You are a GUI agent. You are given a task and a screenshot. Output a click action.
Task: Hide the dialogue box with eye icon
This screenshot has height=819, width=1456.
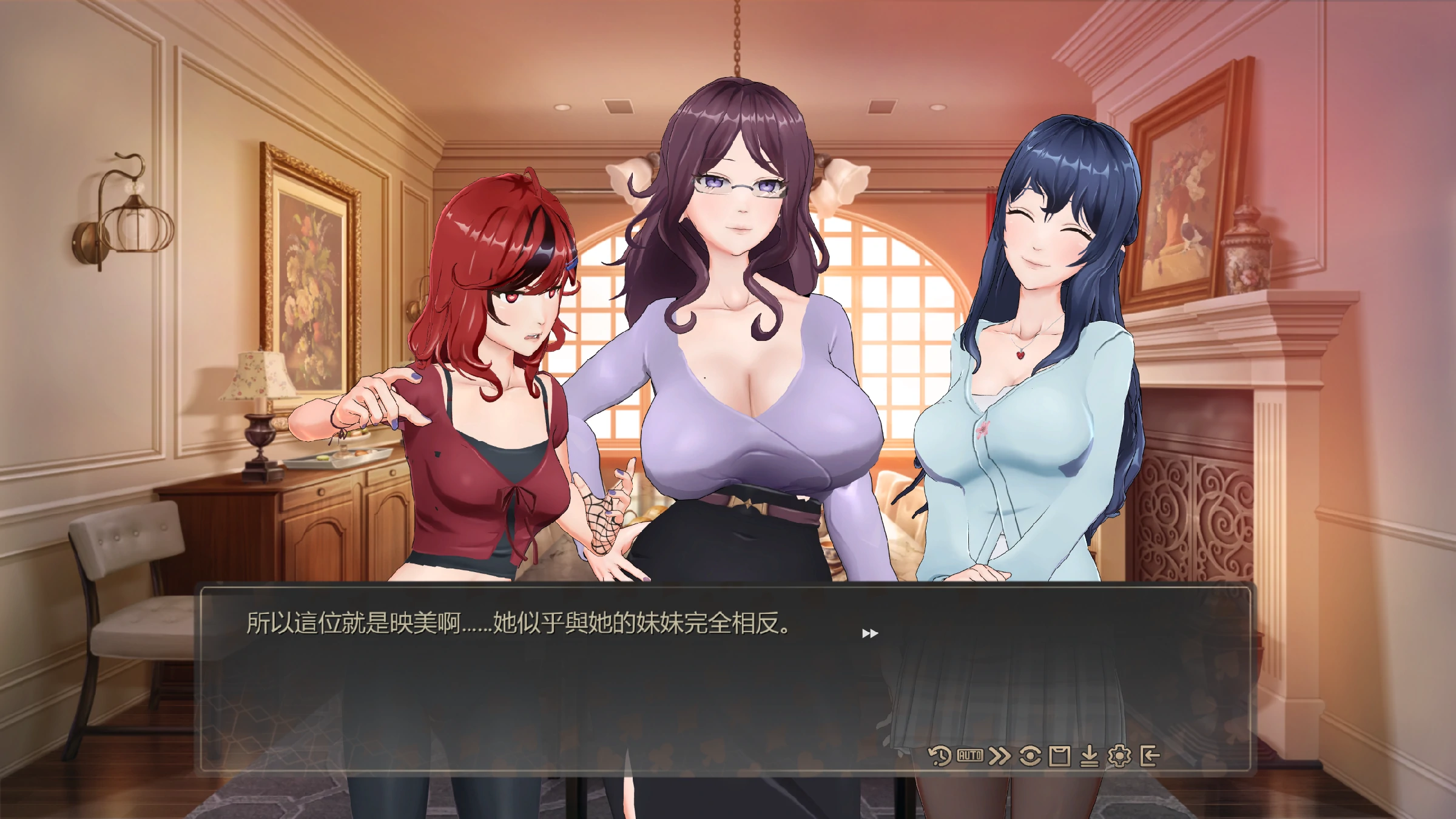pyautogui.click(x=1030, y=756)
